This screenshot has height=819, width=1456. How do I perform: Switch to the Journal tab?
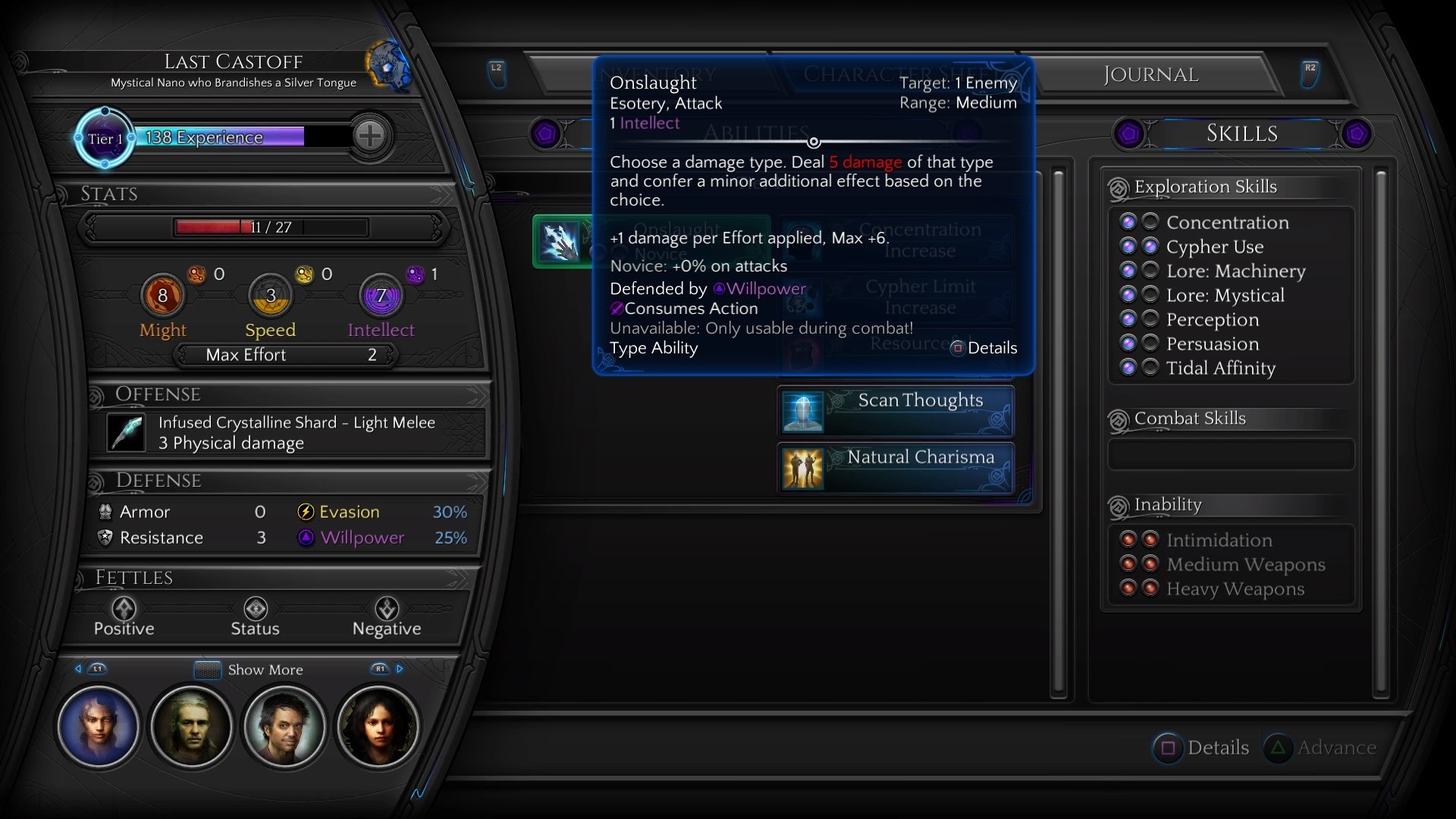point(1150,74)
